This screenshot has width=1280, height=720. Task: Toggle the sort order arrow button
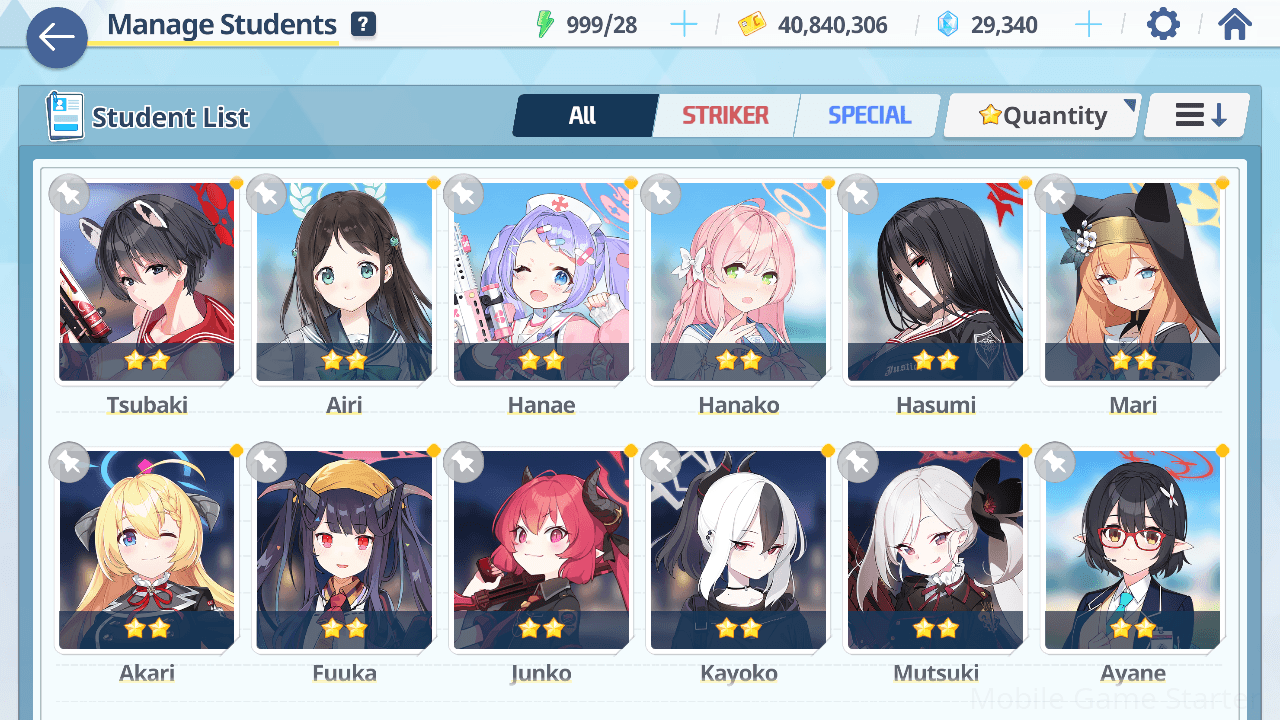coord(1198,116)
